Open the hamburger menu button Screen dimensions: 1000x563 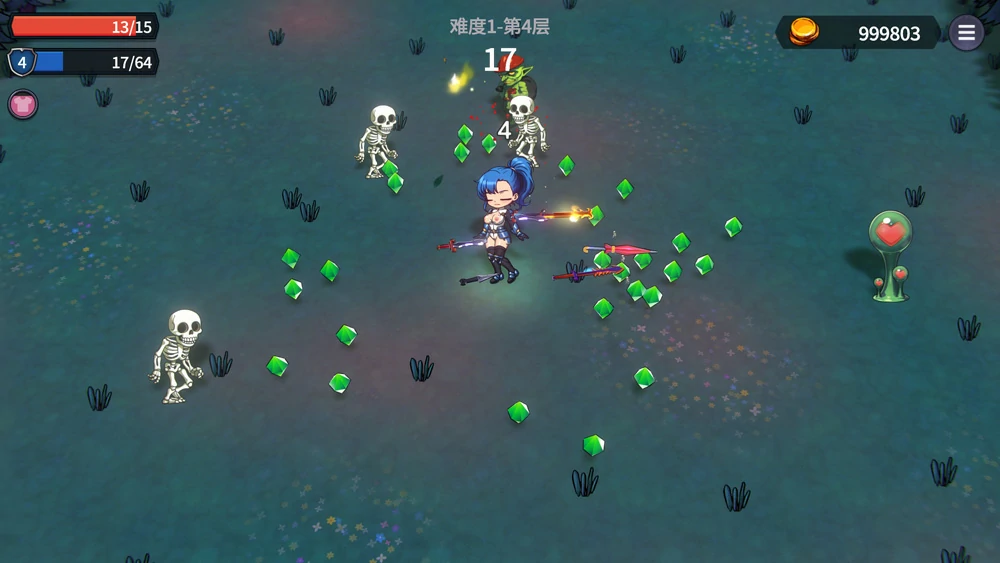pos(965,33)
